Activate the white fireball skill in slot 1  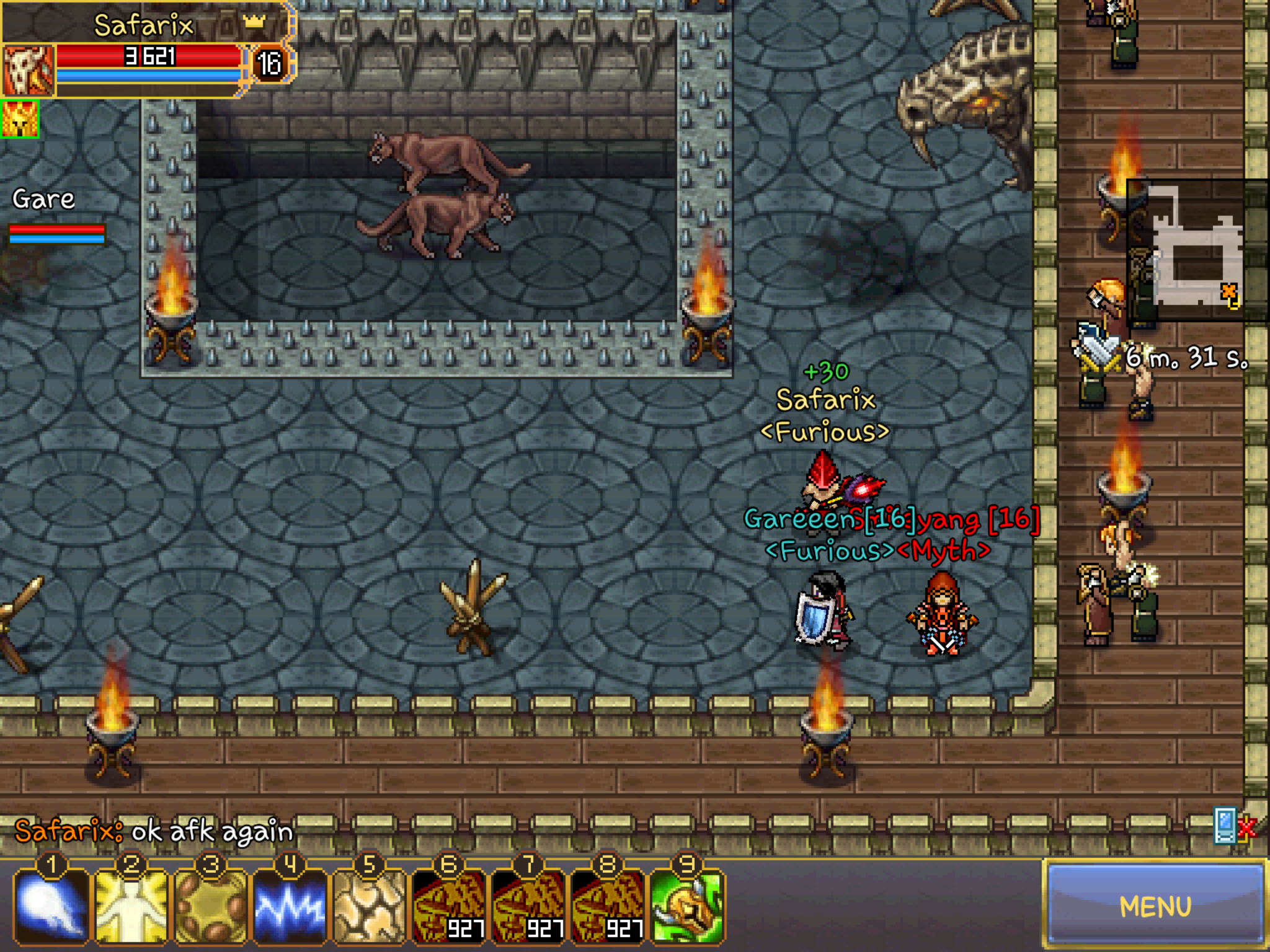[51, 906]
